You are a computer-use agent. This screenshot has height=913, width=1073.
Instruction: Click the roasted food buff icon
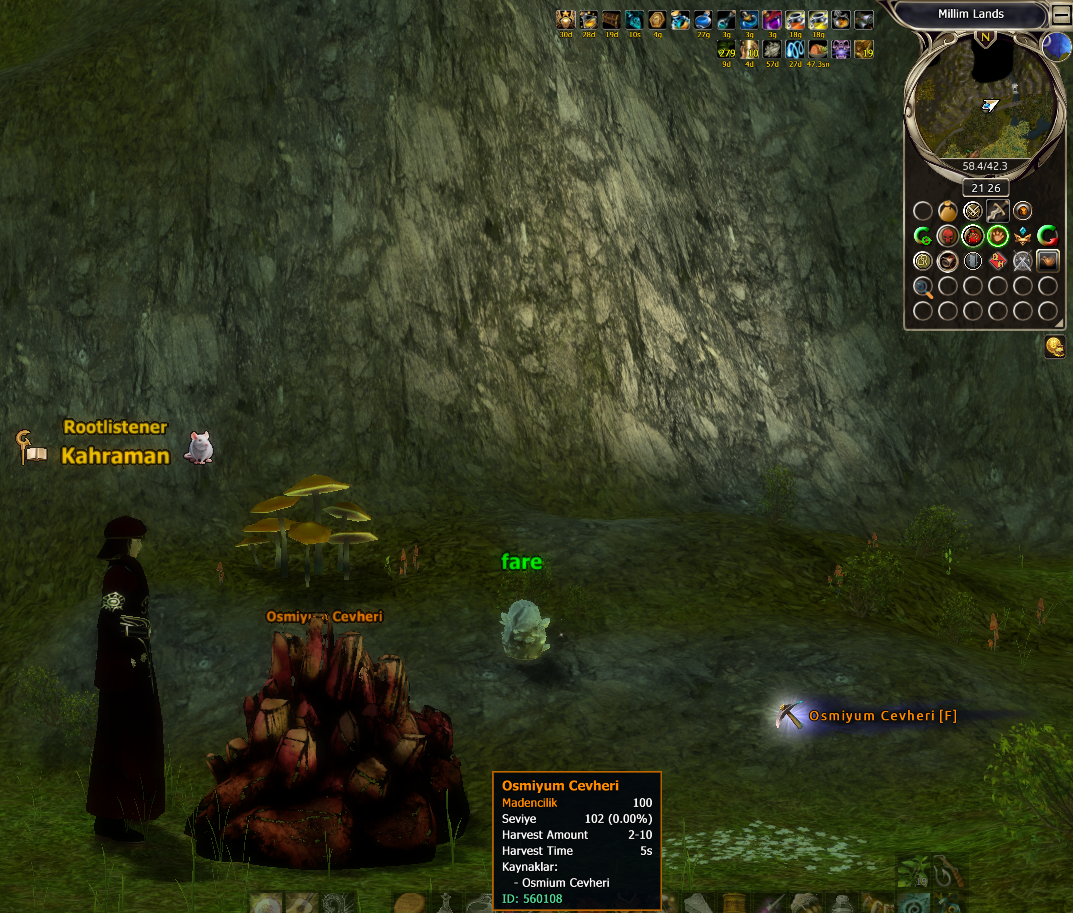(x=818, y=48)
